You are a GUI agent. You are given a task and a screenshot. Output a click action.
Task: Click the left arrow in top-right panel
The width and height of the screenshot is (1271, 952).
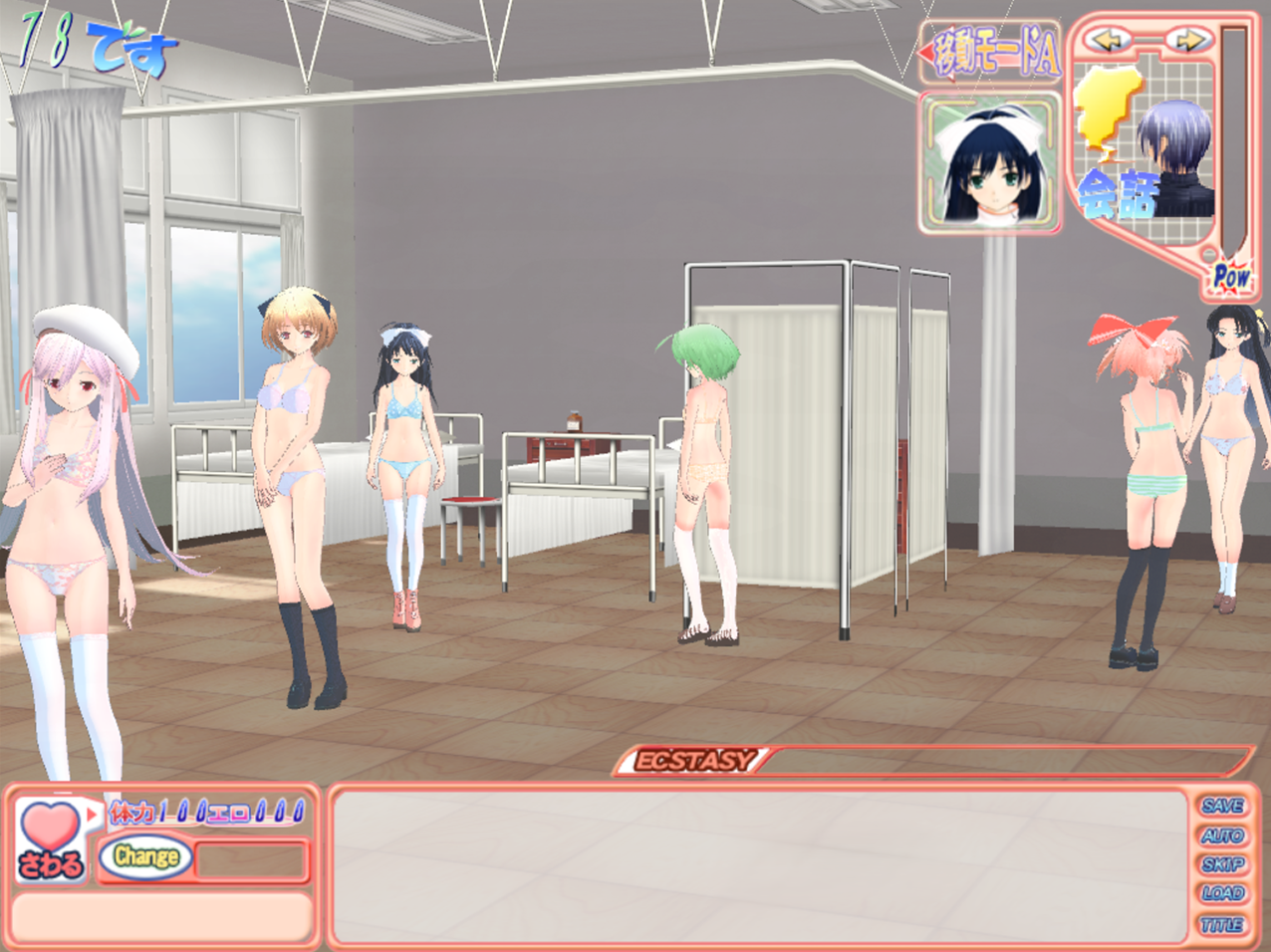click(1110, 41)
